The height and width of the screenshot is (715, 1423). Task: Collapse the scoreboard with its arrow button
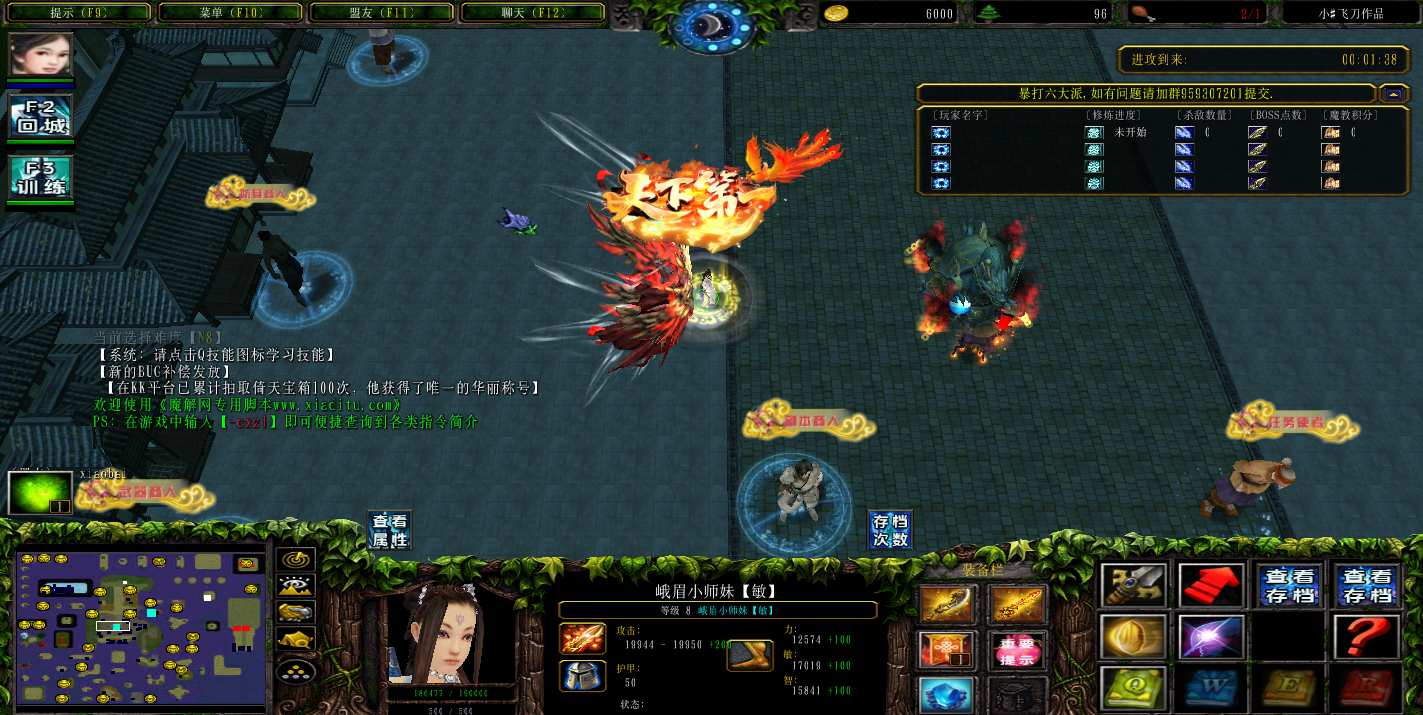click(x=1391, y=93)
